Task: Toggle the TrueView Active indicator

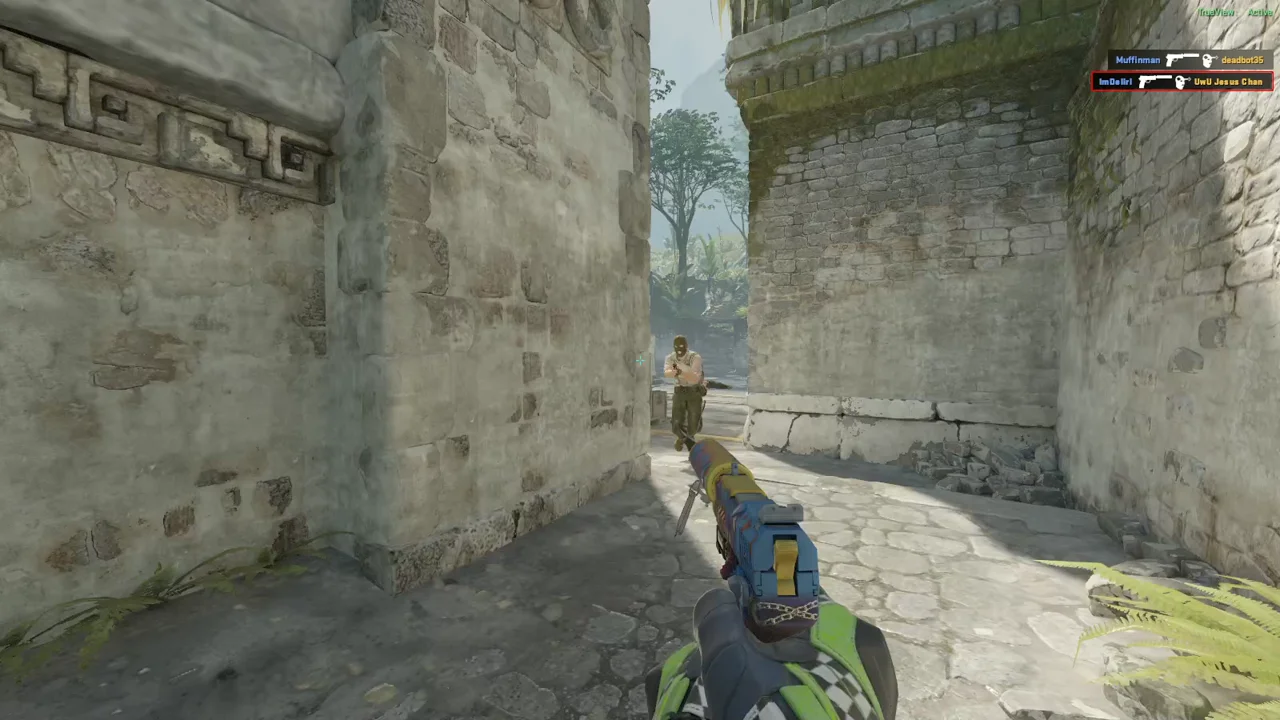Action: pyautogui.click(x=1216, y=12)
